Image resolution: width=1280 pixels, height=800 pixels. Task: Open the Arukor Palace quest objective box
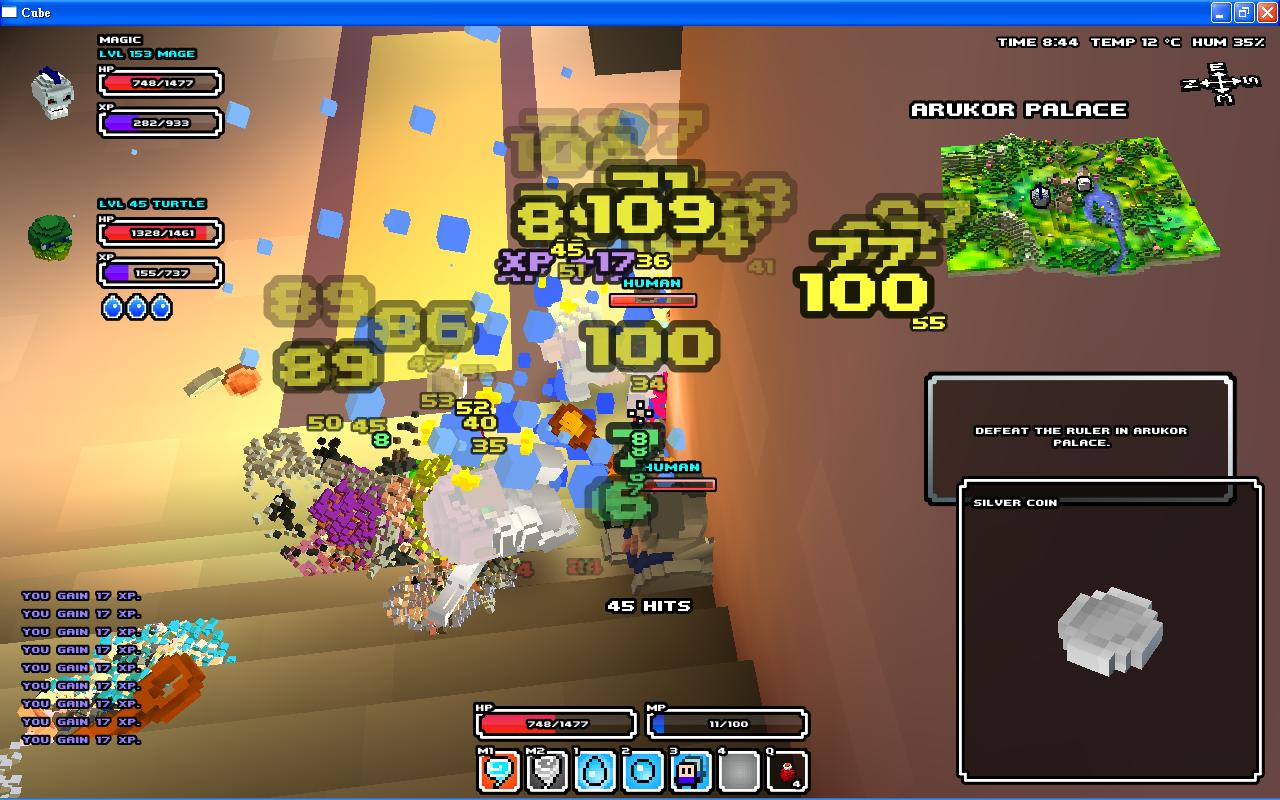[1080, 437]
